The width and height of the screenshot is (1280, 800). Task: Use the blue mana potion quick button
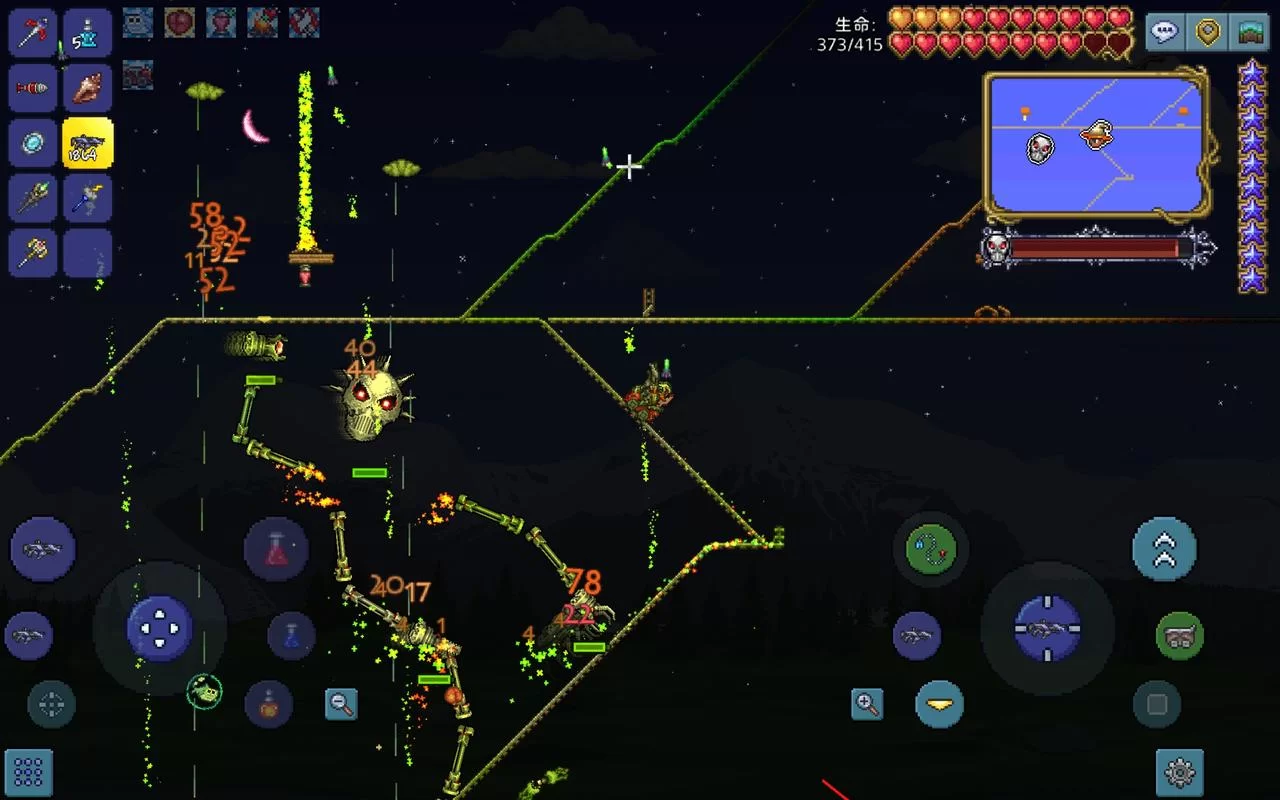coord(291,636)
